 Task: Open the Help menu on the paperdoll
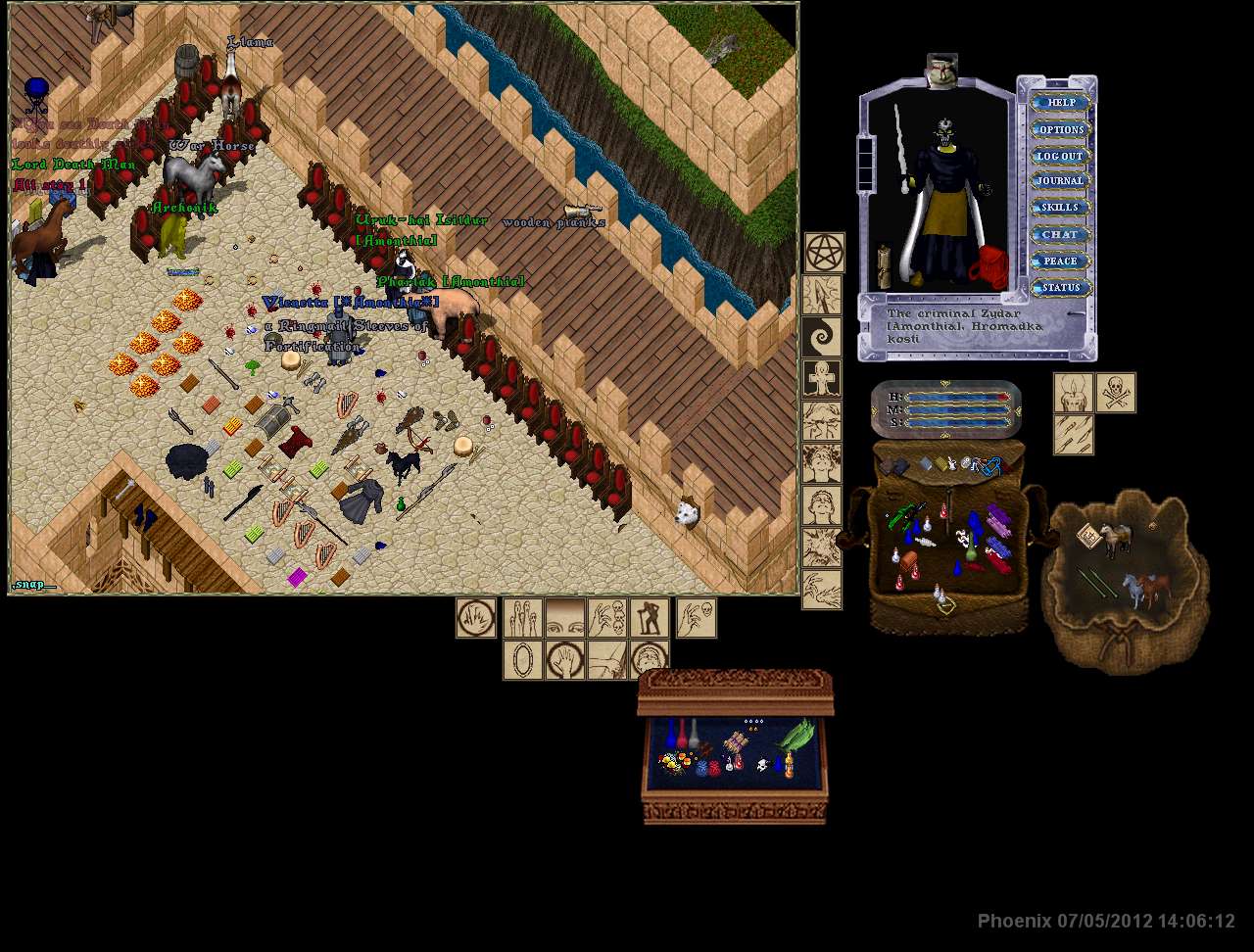[1061, 102]
